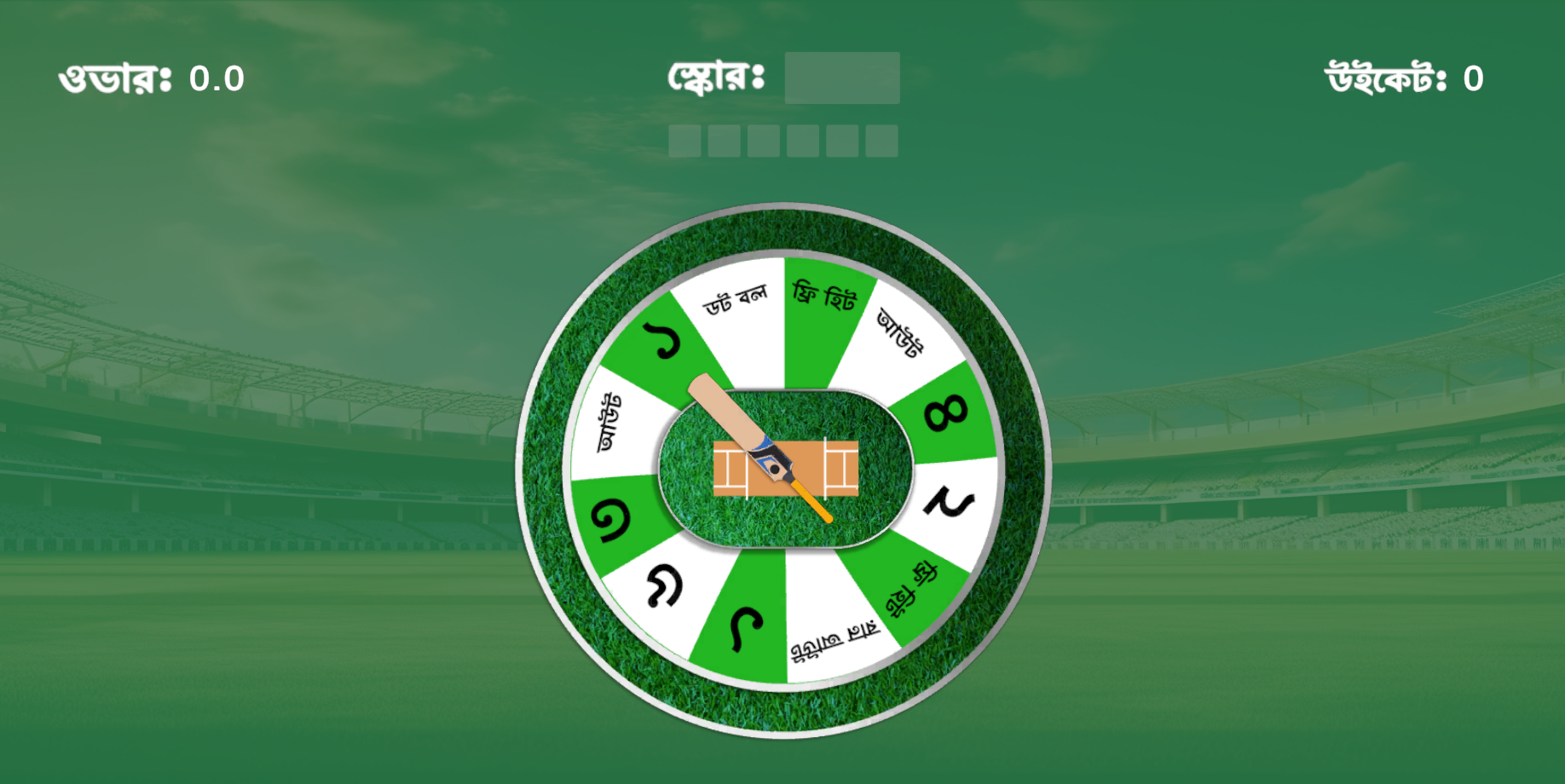This screenshot has width=1565, height=784.
Task: Select the ৬ (six runs) wheel segment
Action: (x=747, y=626)
